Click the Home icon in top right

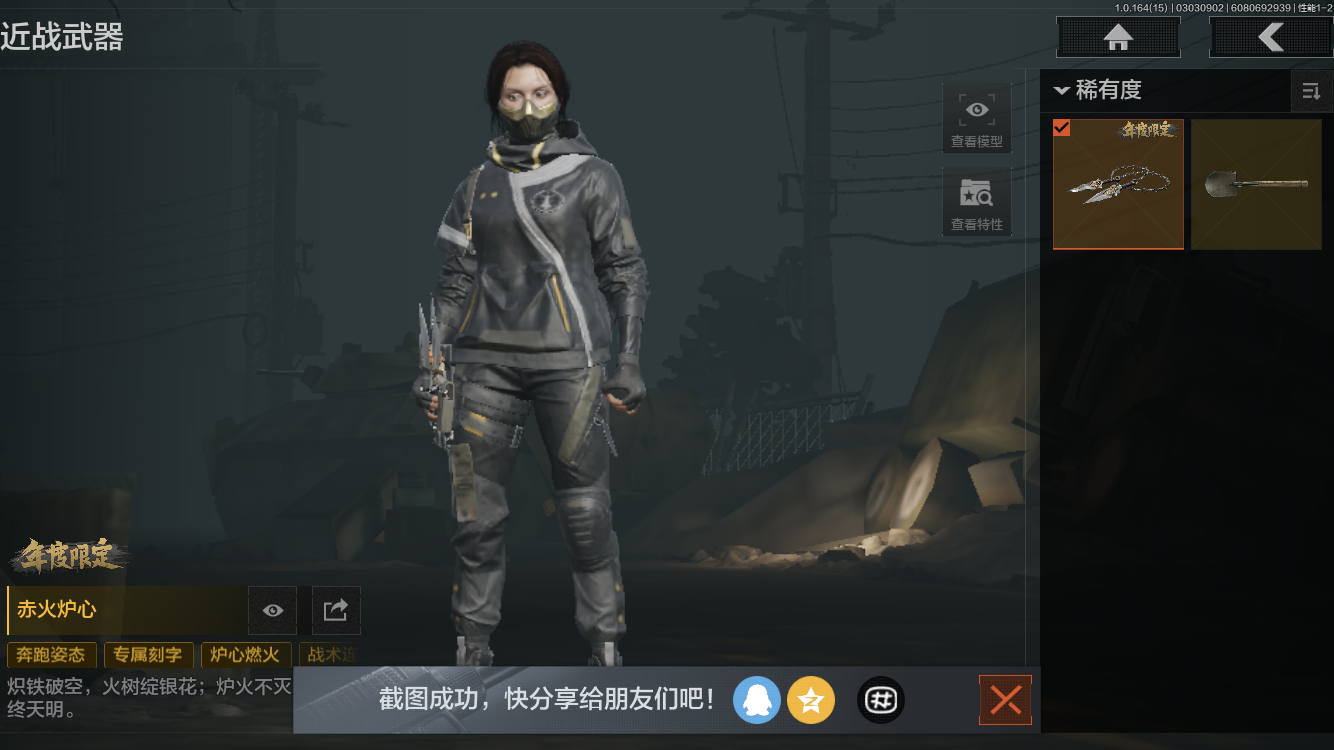[1117, 37]
